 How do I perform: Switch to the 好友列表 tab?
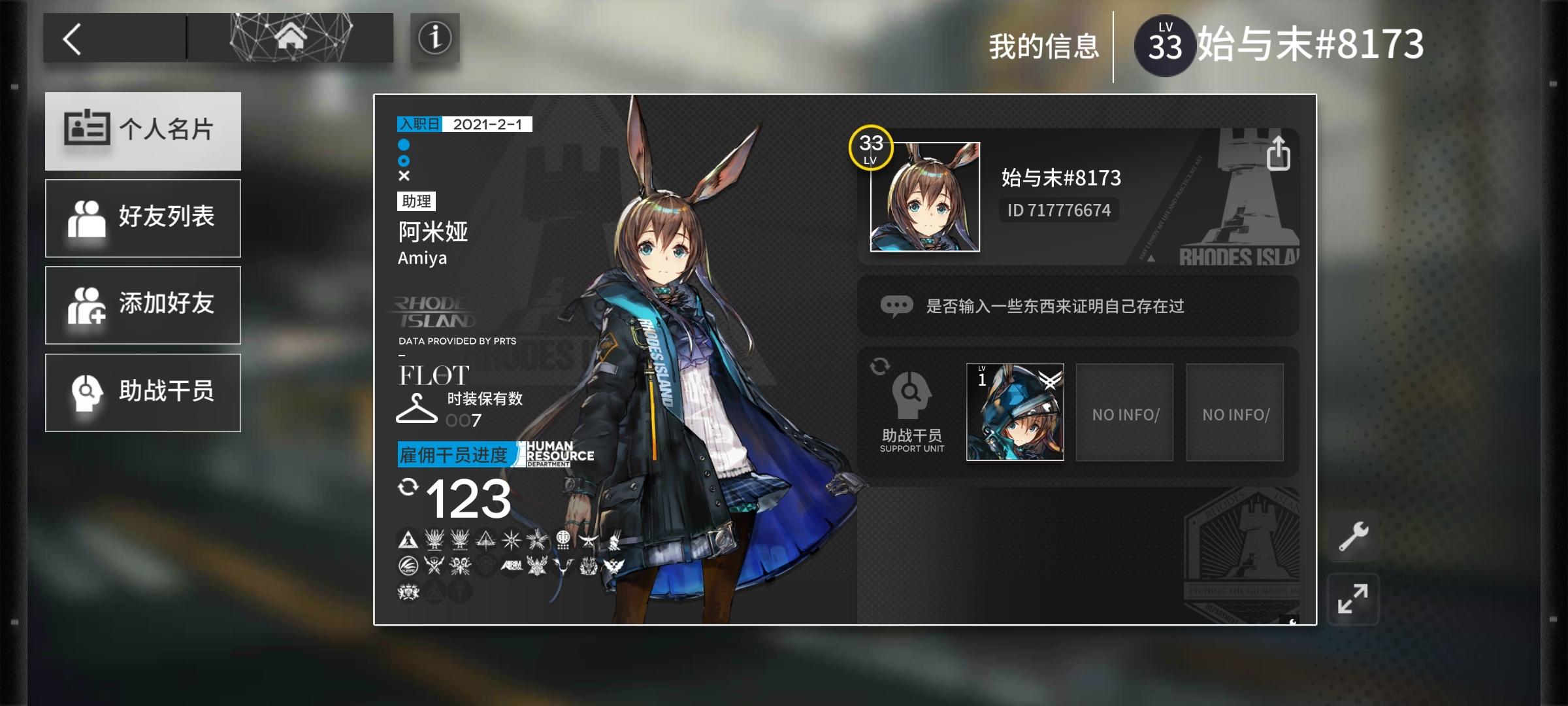point(142,218)
